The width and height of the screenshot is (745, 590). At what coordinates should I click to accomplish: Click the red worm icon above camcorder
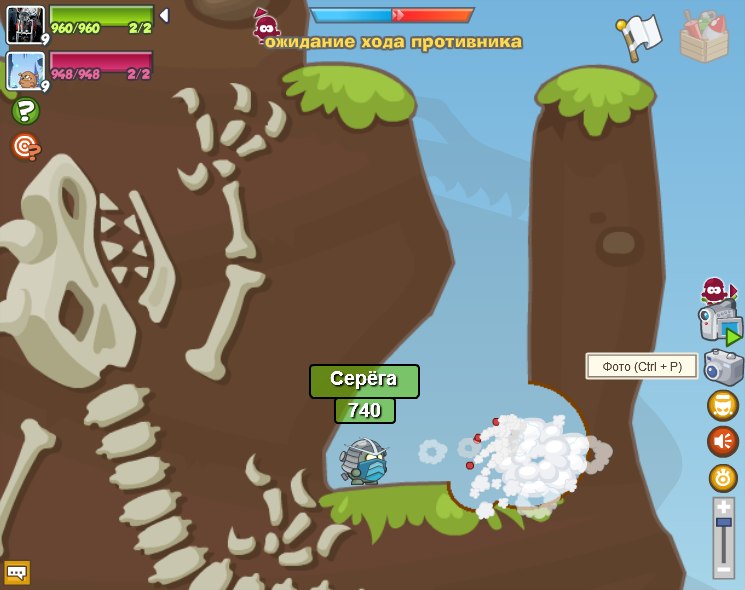[x=714, y=290]
